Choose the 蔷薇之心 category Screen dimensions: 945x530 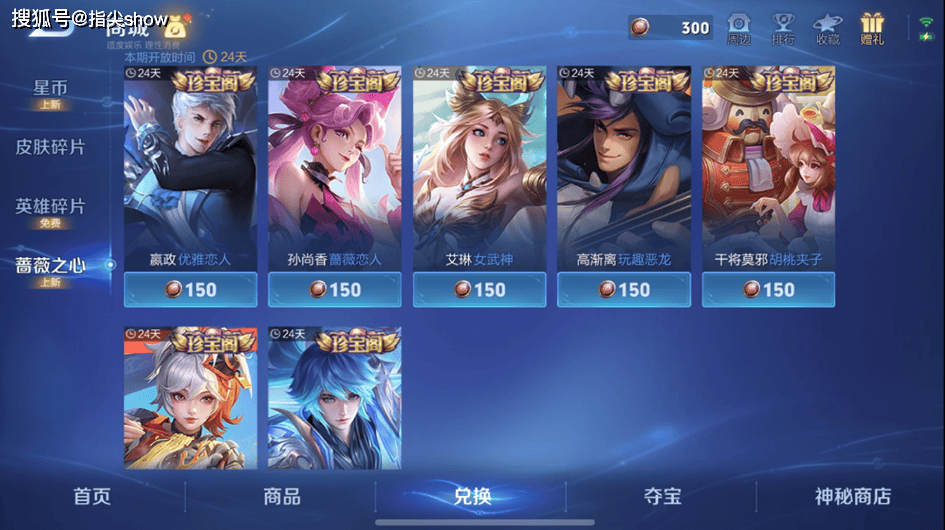tap(50, 268)
